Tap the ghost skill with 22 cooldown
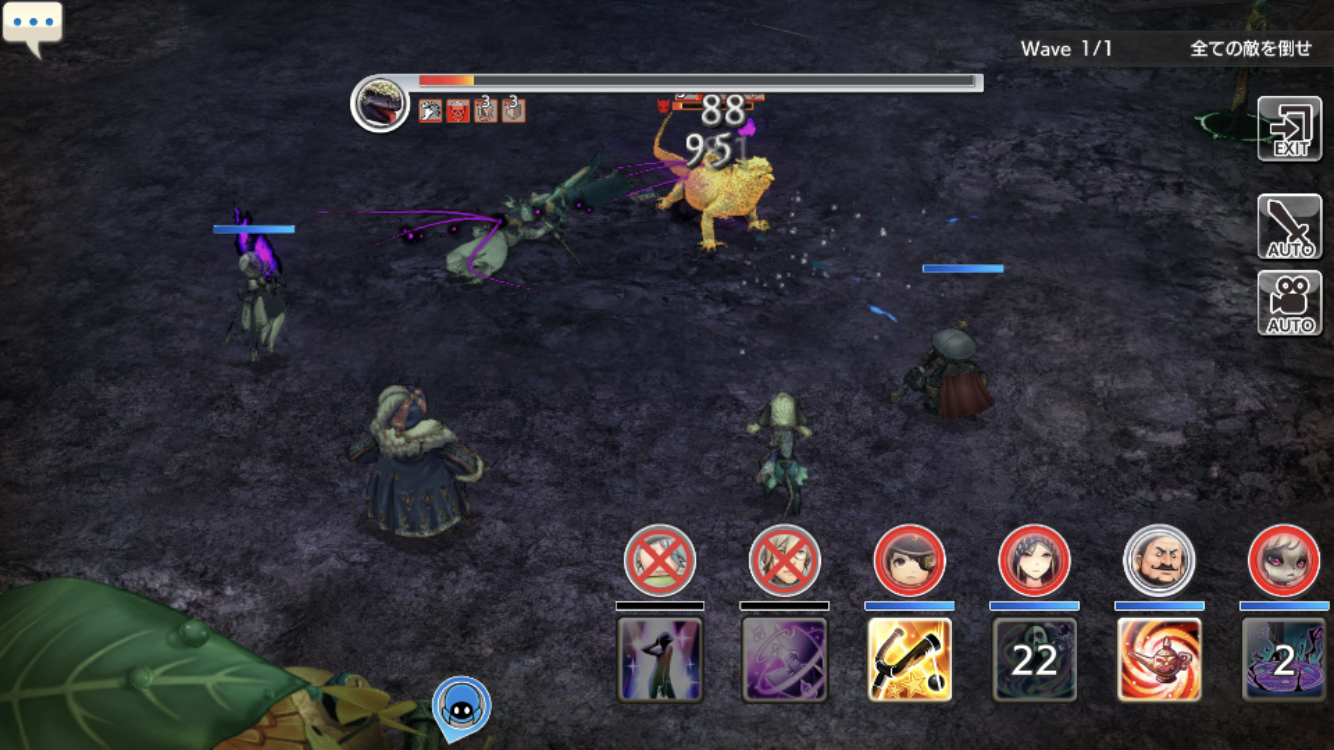Screen dimensions: 1334x750 click(1034, 659)
